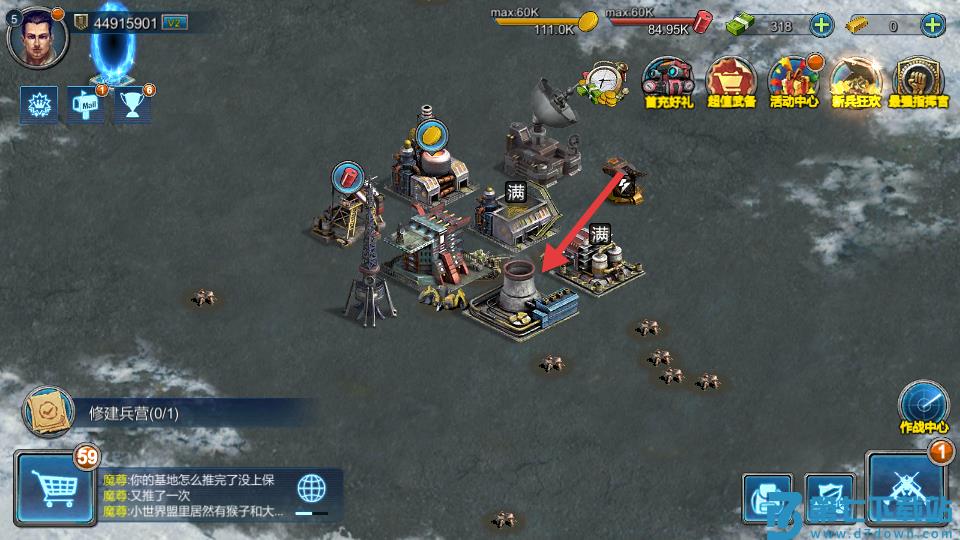Screen dimensions: 960x540
Task: Tap the V2 VIP badge
Action: (175, 23)
